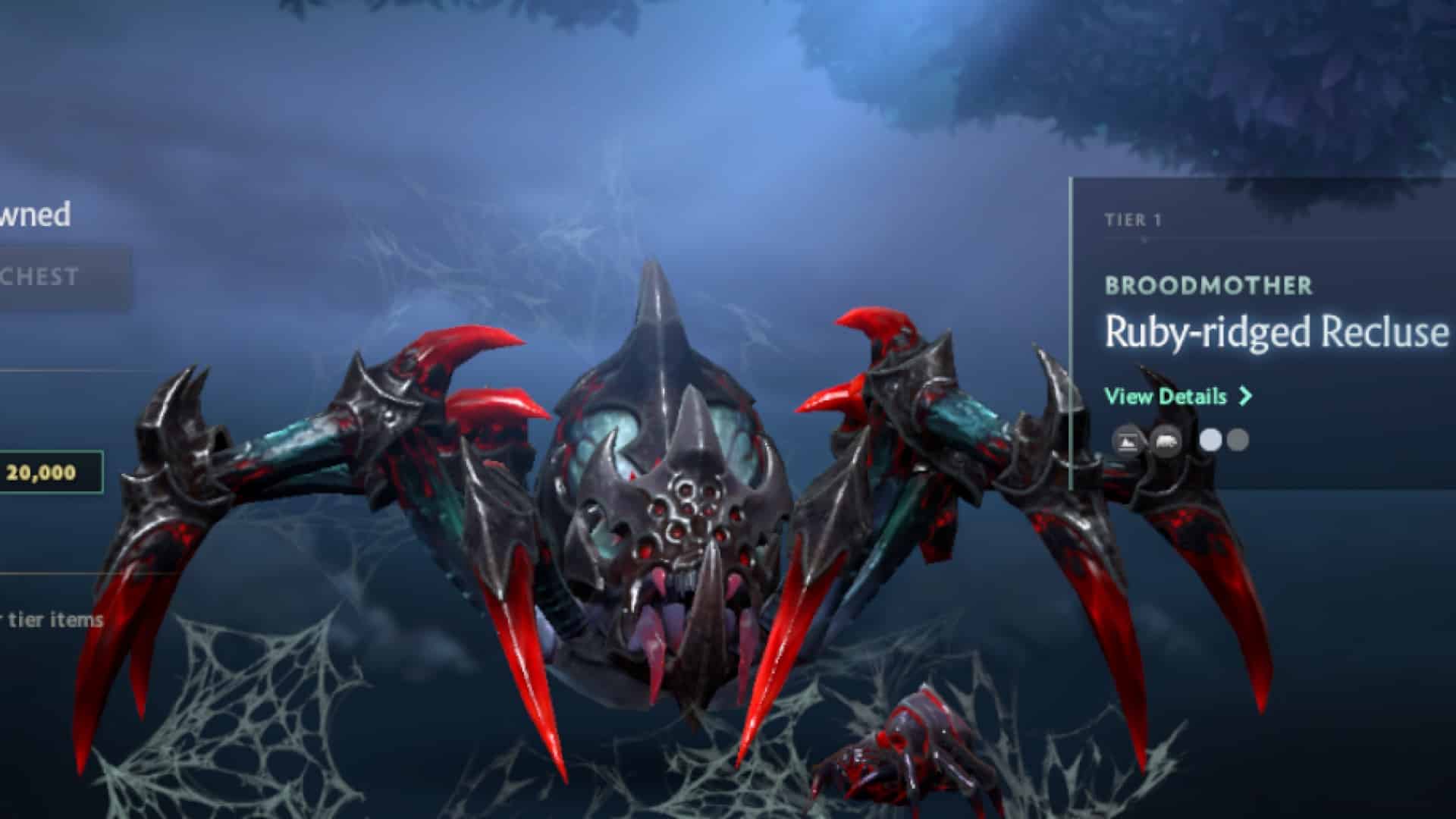Switch styles using the inactive dot
The image size is (1456, 819).
pos(1237,441)
